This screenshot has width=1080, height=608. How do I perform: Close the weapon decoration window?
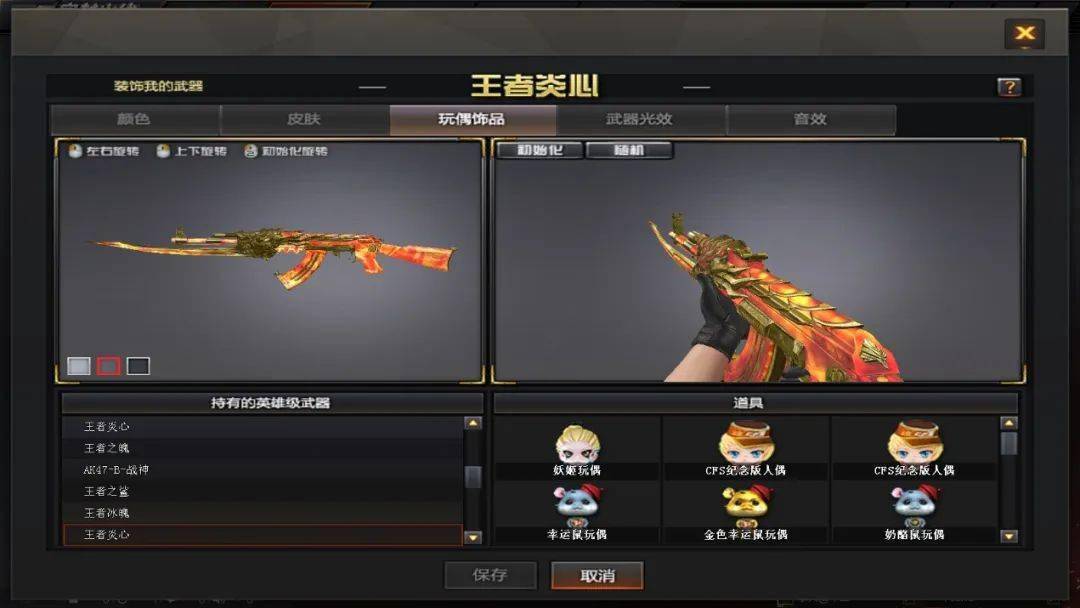[1024, 34]
